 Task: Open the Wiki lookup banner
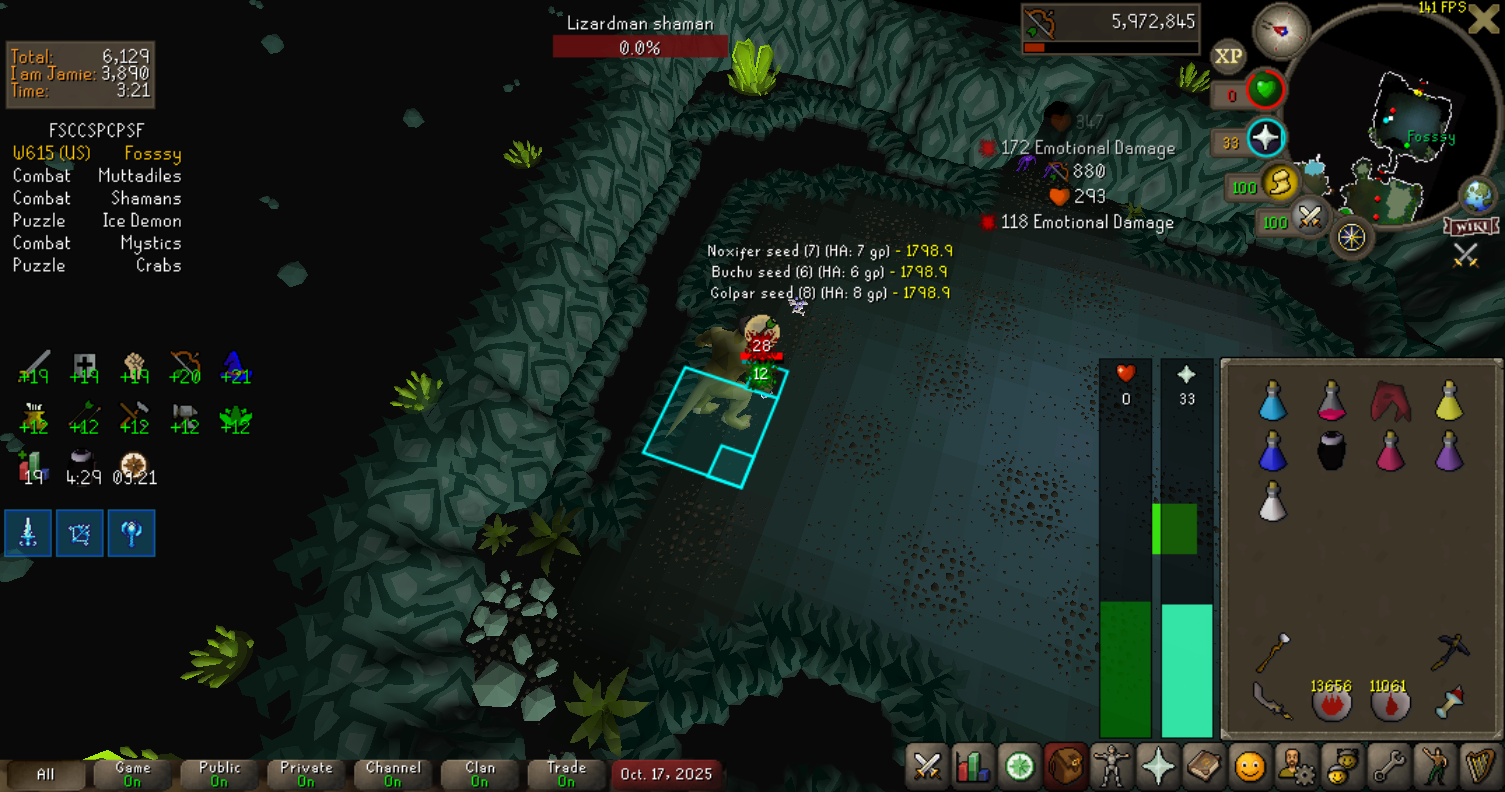click(x=1465, y=227)
